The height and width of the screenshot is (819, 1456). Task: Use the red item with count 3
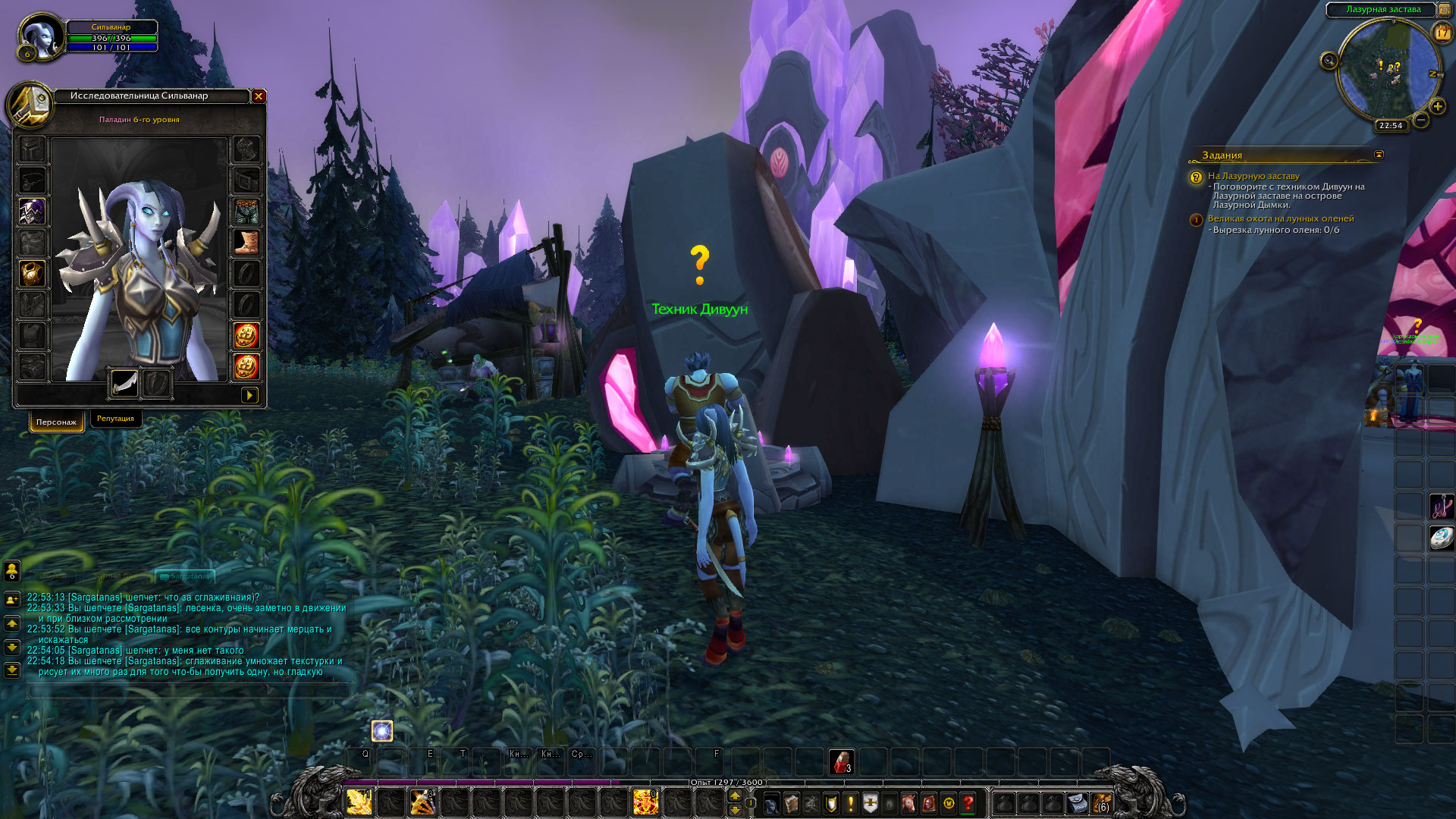[x=841, y=761]
